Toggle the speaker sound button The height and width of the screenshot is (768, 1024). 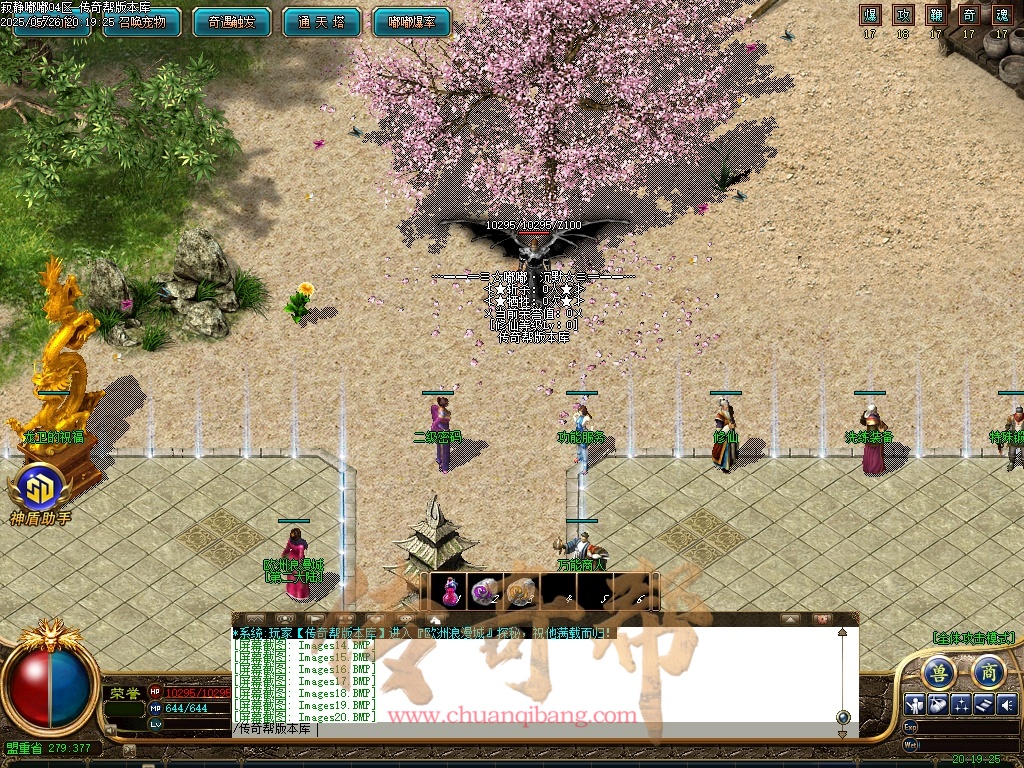coord(1006,704)
